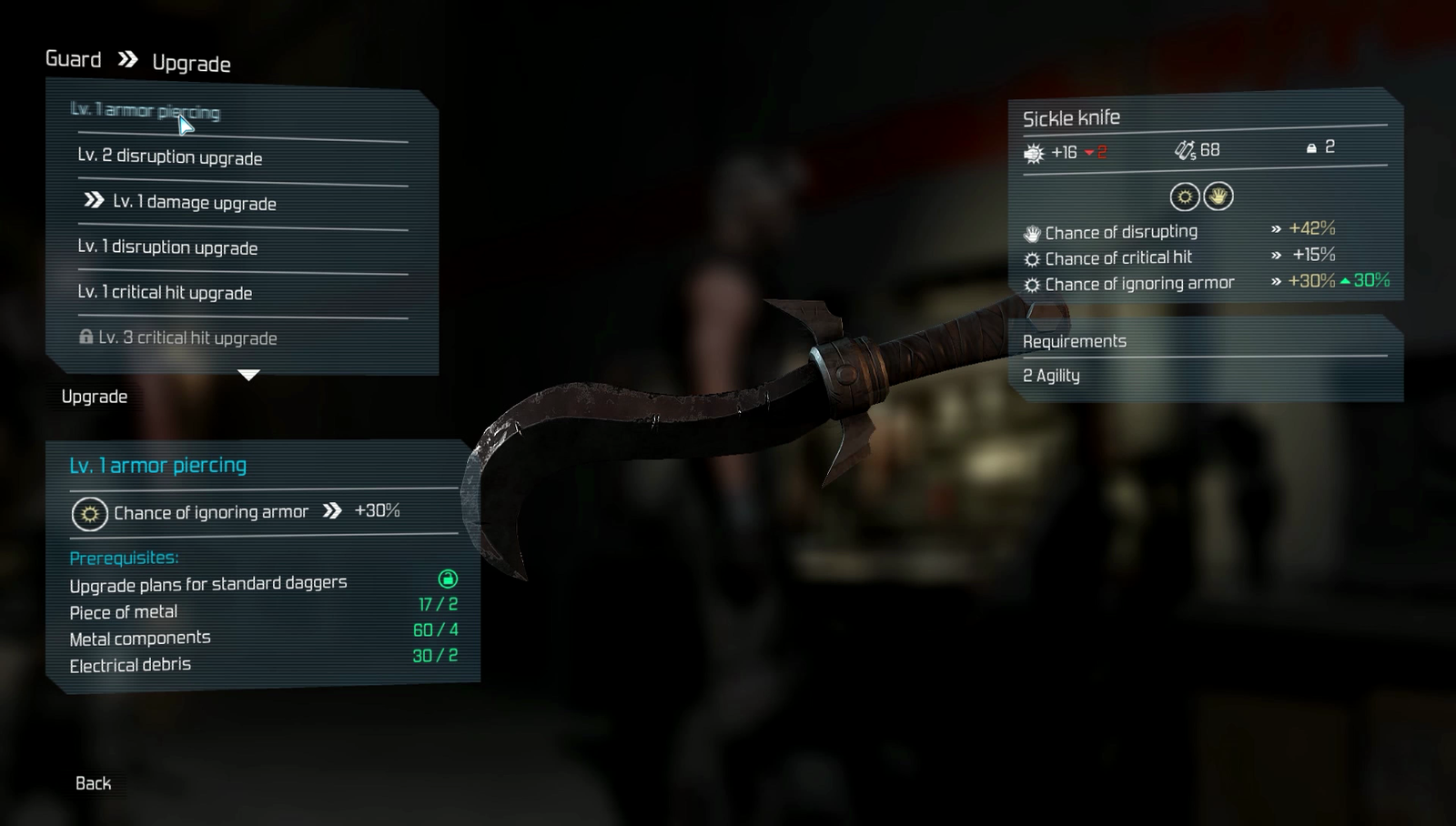Choose Lv. 2 disruption upgrade

coord(170,156)
